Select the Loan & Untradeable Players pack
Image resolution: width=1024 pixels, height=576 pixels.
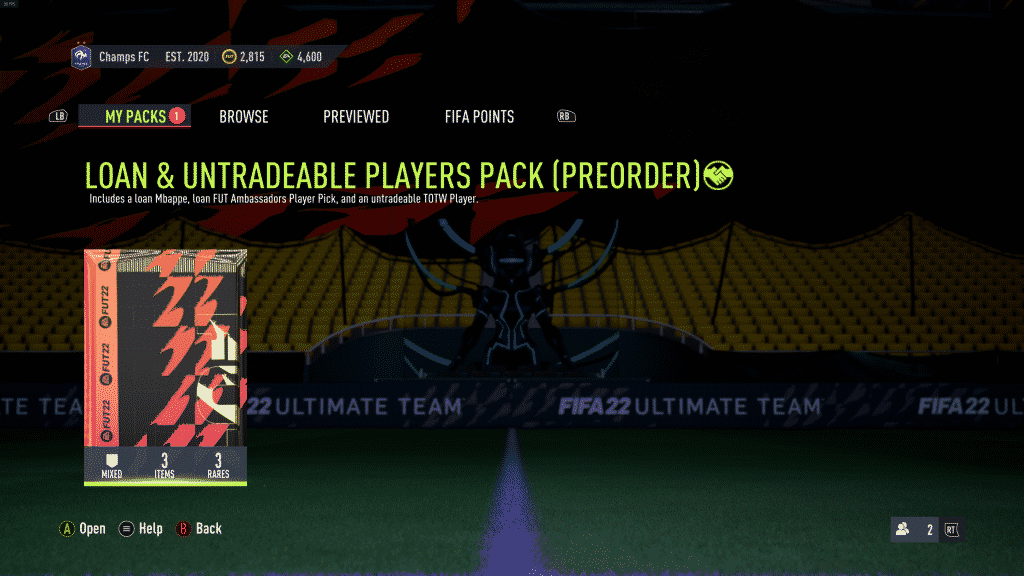click(x=165, y=366)
